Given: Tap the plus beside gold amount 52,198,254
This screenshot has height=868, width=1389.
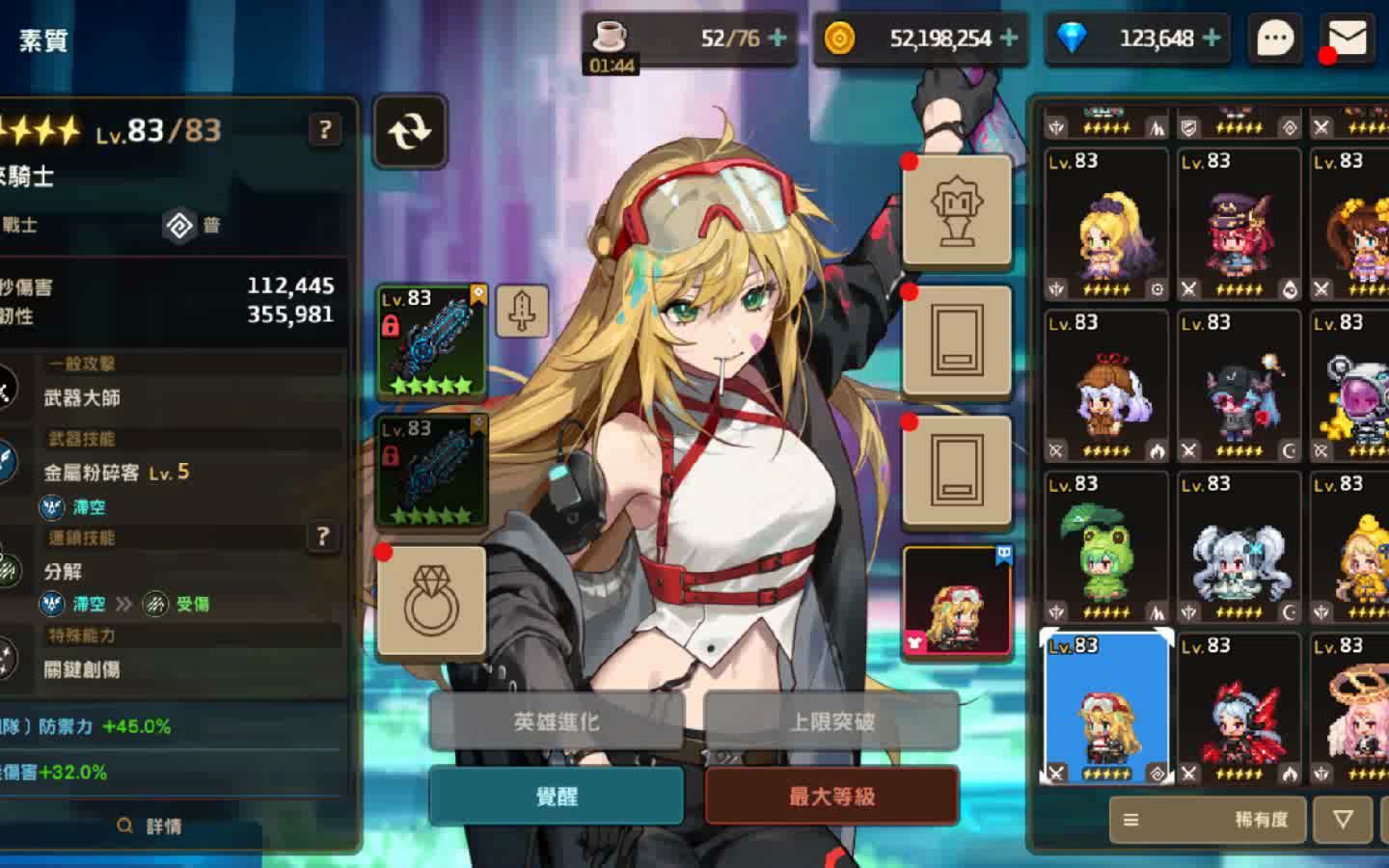Looking at the screenshot, I should [1006, 38].
